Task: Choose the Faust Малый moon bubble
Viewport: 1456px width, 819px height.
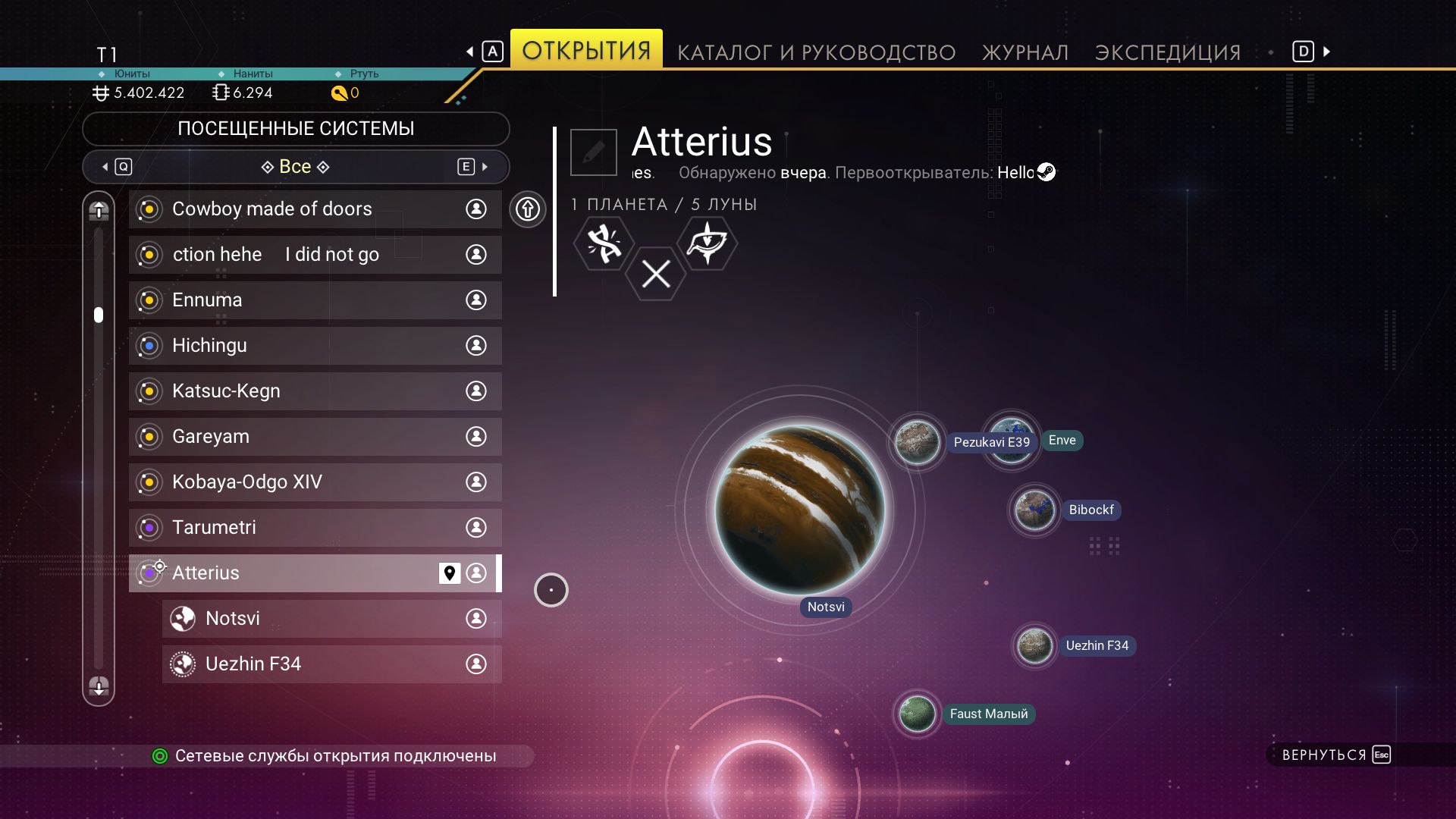Action: pos(917,714)
